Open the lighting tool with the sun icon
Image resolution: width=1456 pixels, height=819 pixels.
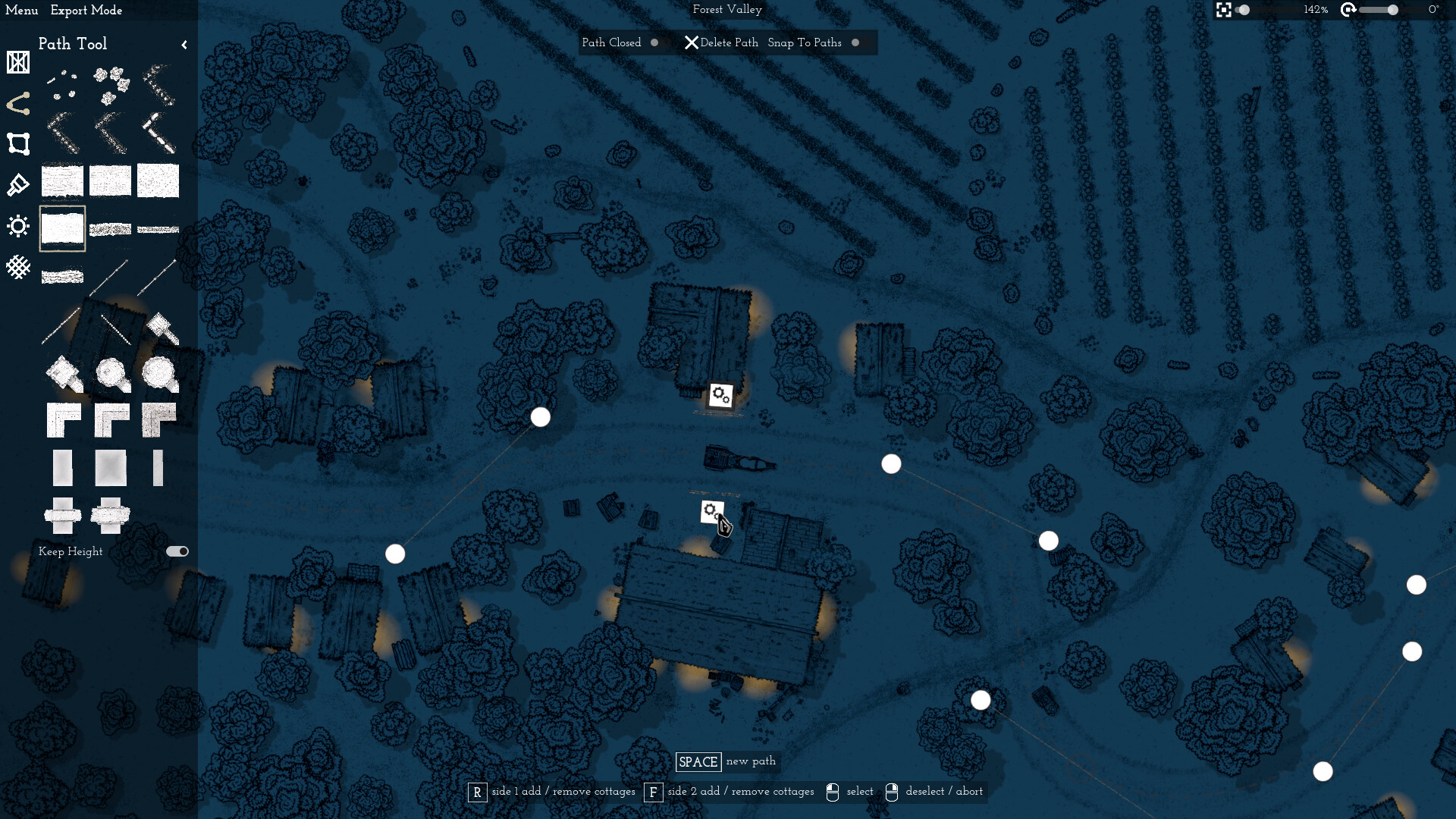tap(18, 226)
